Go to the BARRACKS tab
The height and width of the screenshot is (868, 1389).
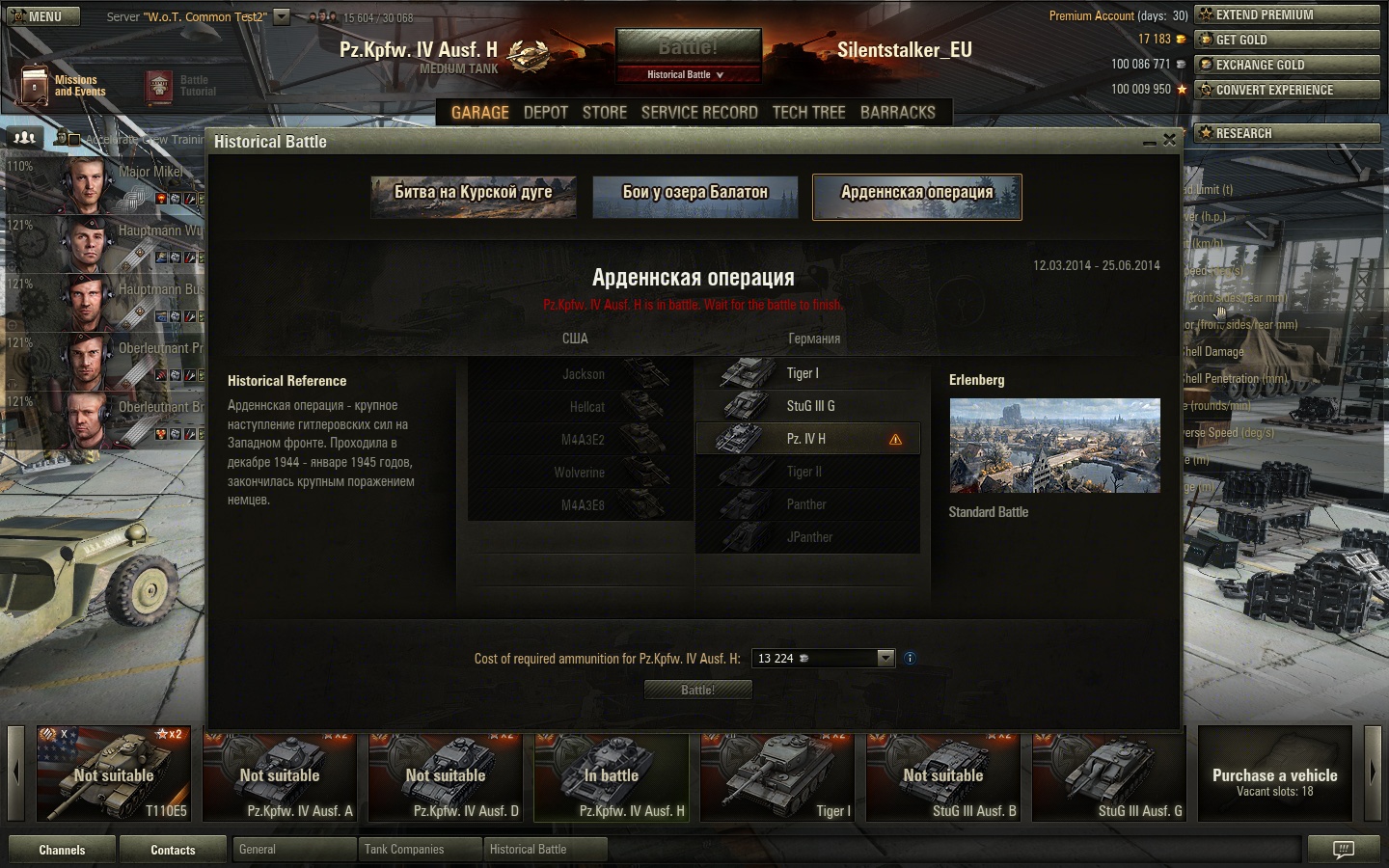tap(897, 113)
